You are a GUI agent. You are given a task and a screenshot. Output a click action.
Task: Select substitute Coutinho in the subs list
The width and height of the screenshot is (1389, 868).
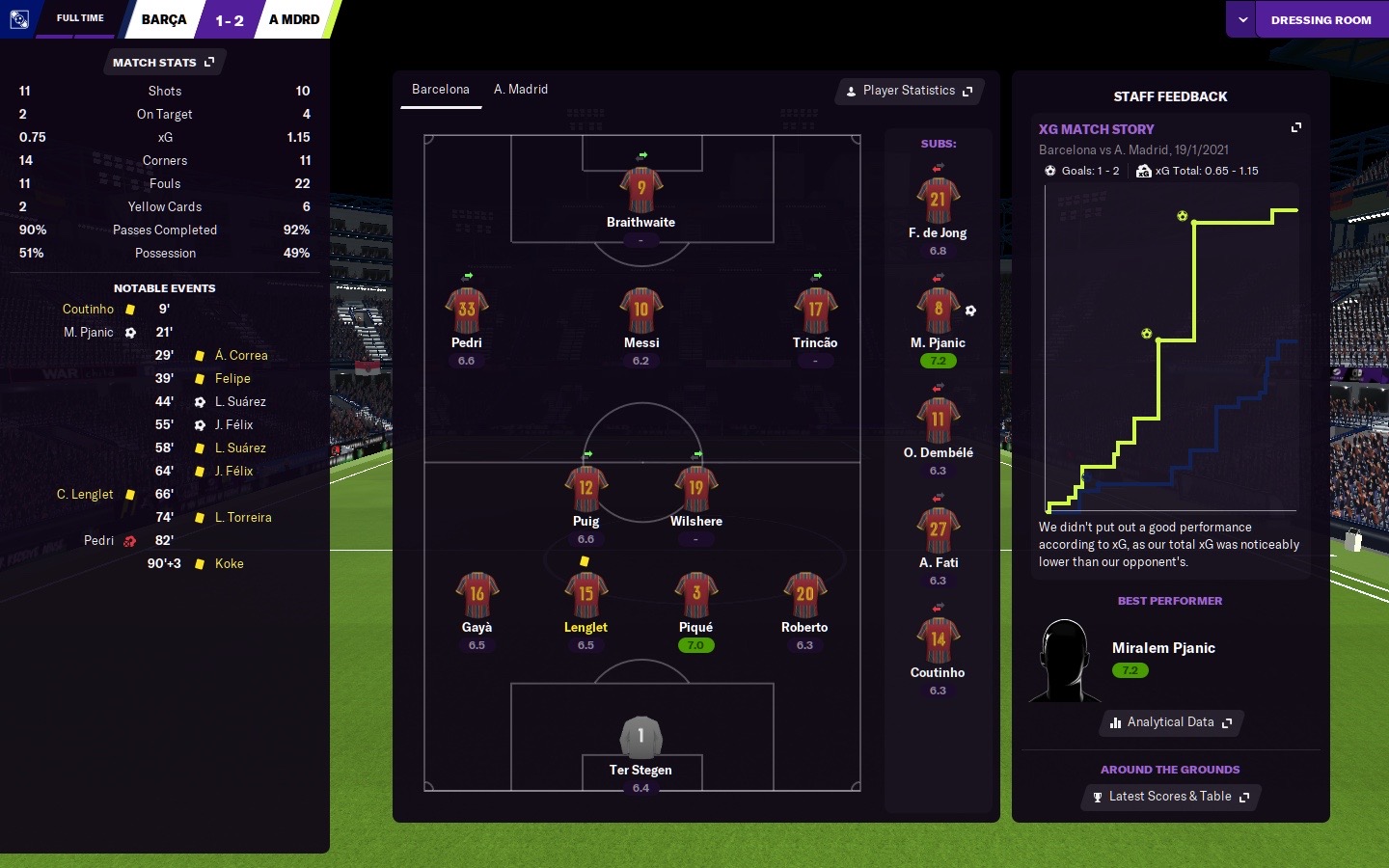point(938,640)
